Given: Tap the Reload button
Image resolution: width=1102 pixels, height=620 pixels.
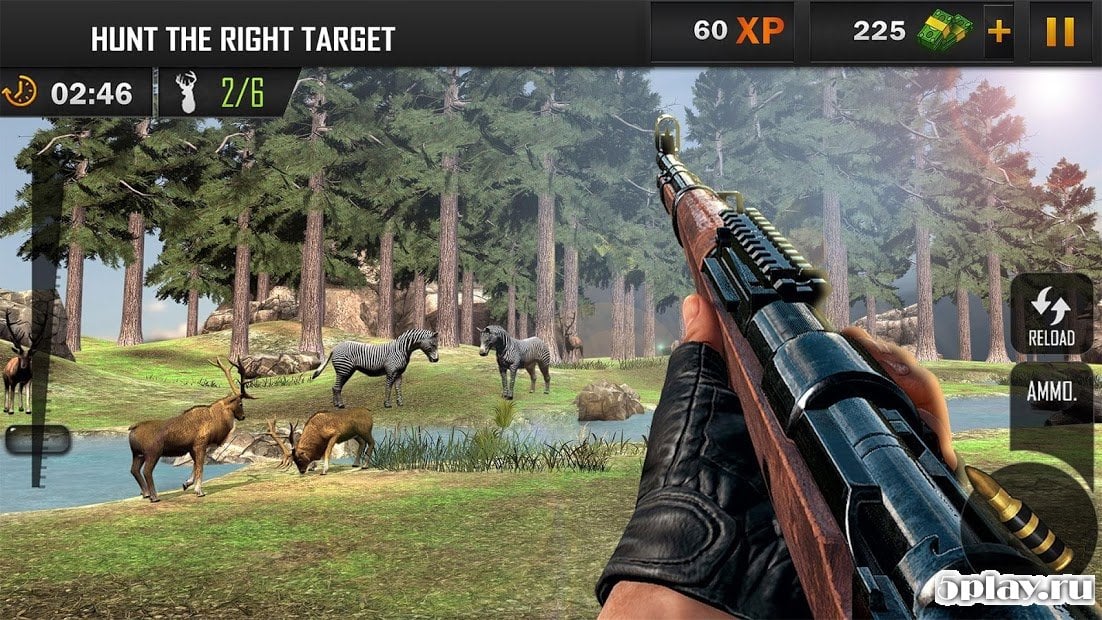Looking at the screenshot, I should point(1050,314).
